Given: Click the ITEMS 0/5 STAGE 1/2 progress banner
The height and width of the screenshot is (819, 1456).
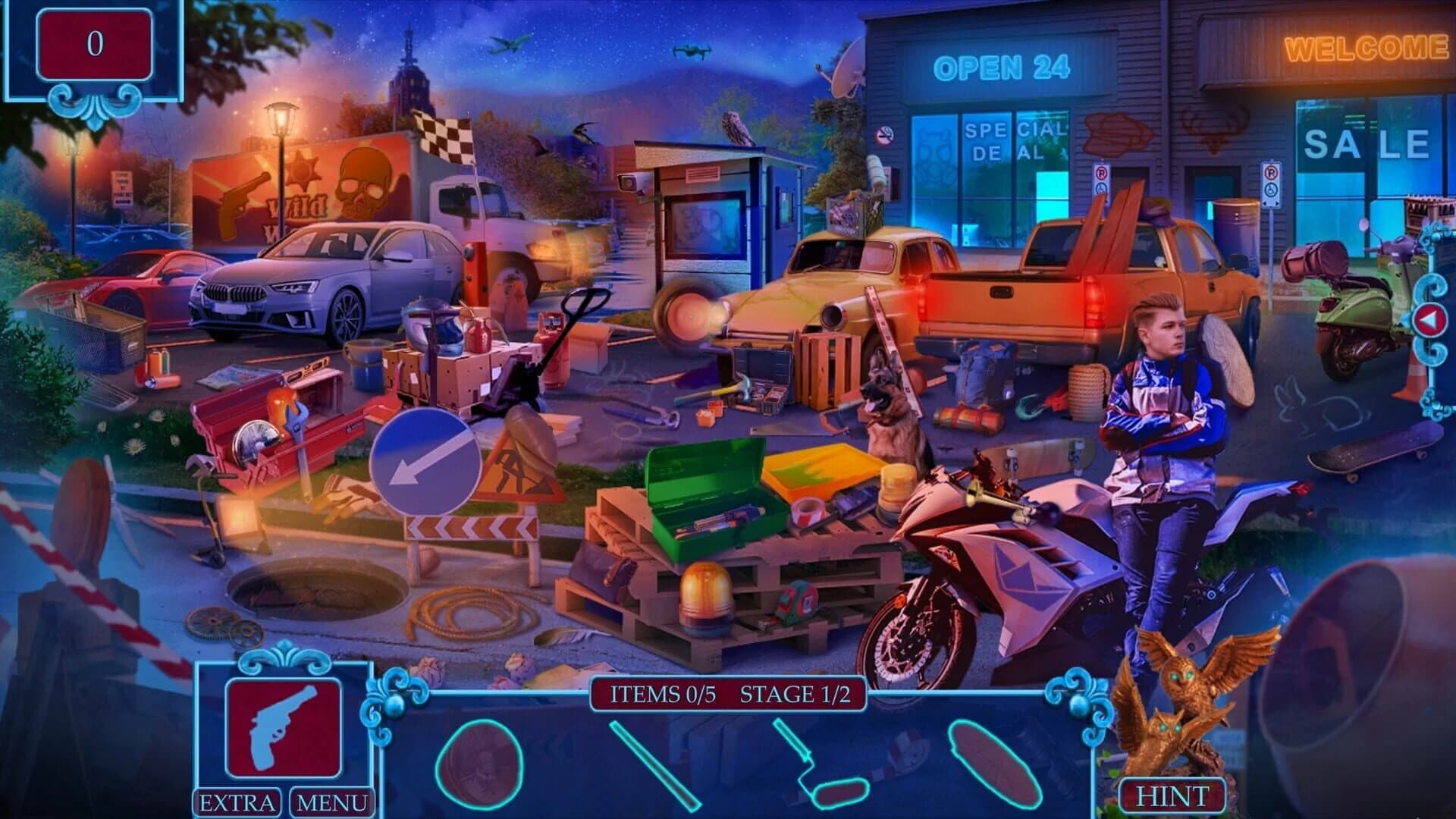Looking at the screenshot, I should pos(726,692).
